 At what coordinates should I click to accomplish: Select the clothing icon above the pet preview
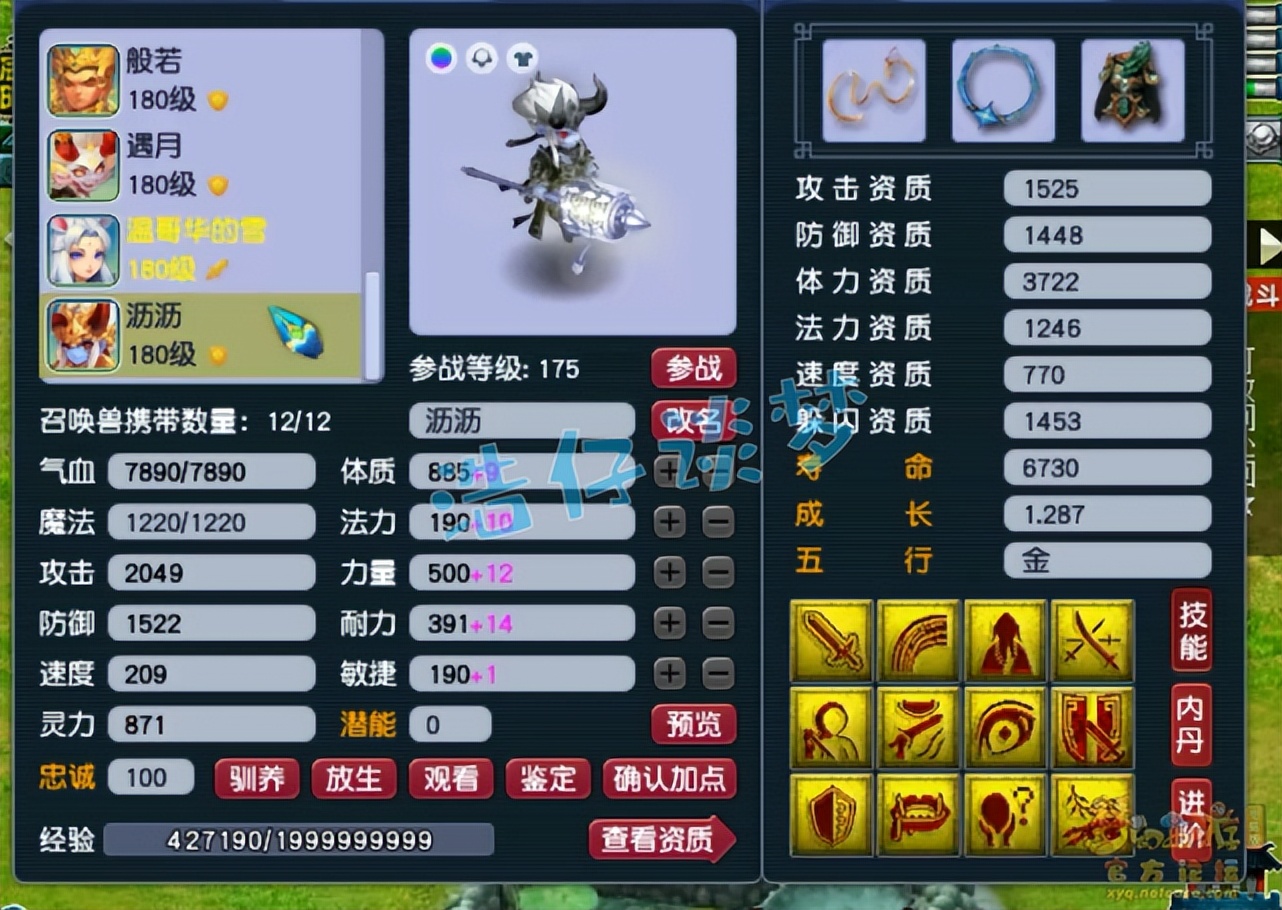(x=523, y=58)
